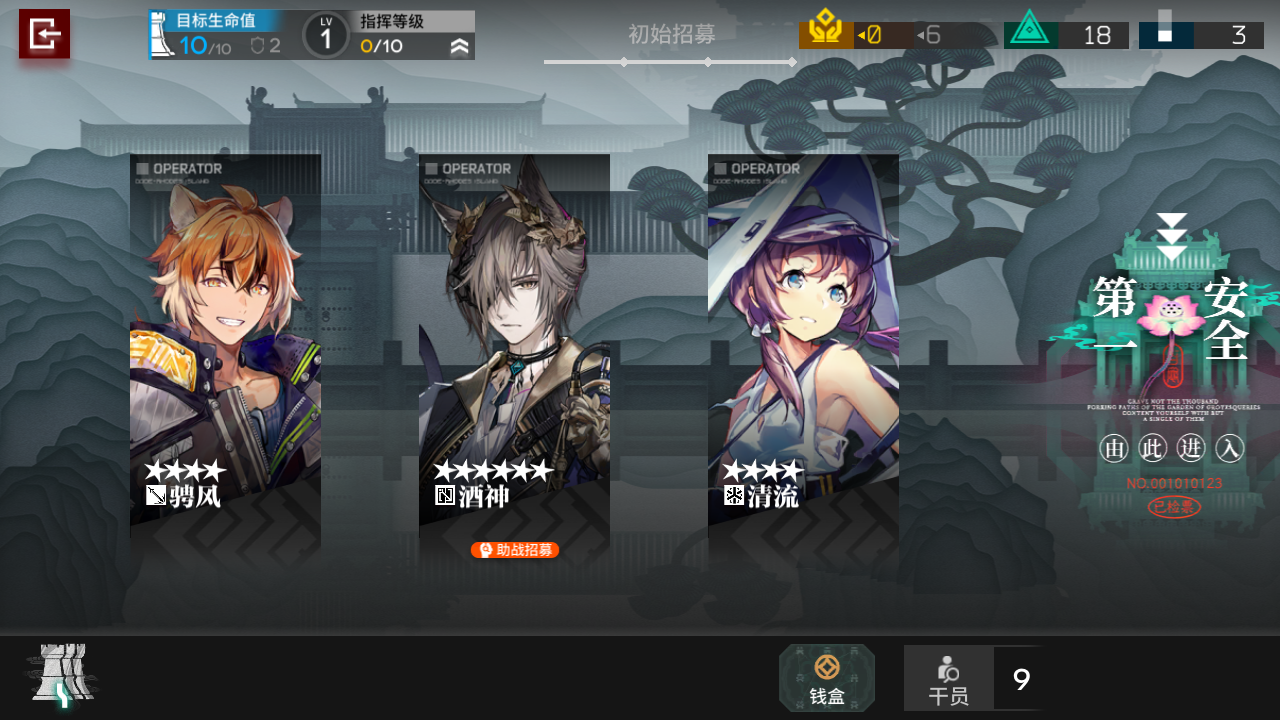Viewport: 1280px width, 720px height.
Task: Expand the 指挥等级 panel via the chevron
Action: click(458, 44)
